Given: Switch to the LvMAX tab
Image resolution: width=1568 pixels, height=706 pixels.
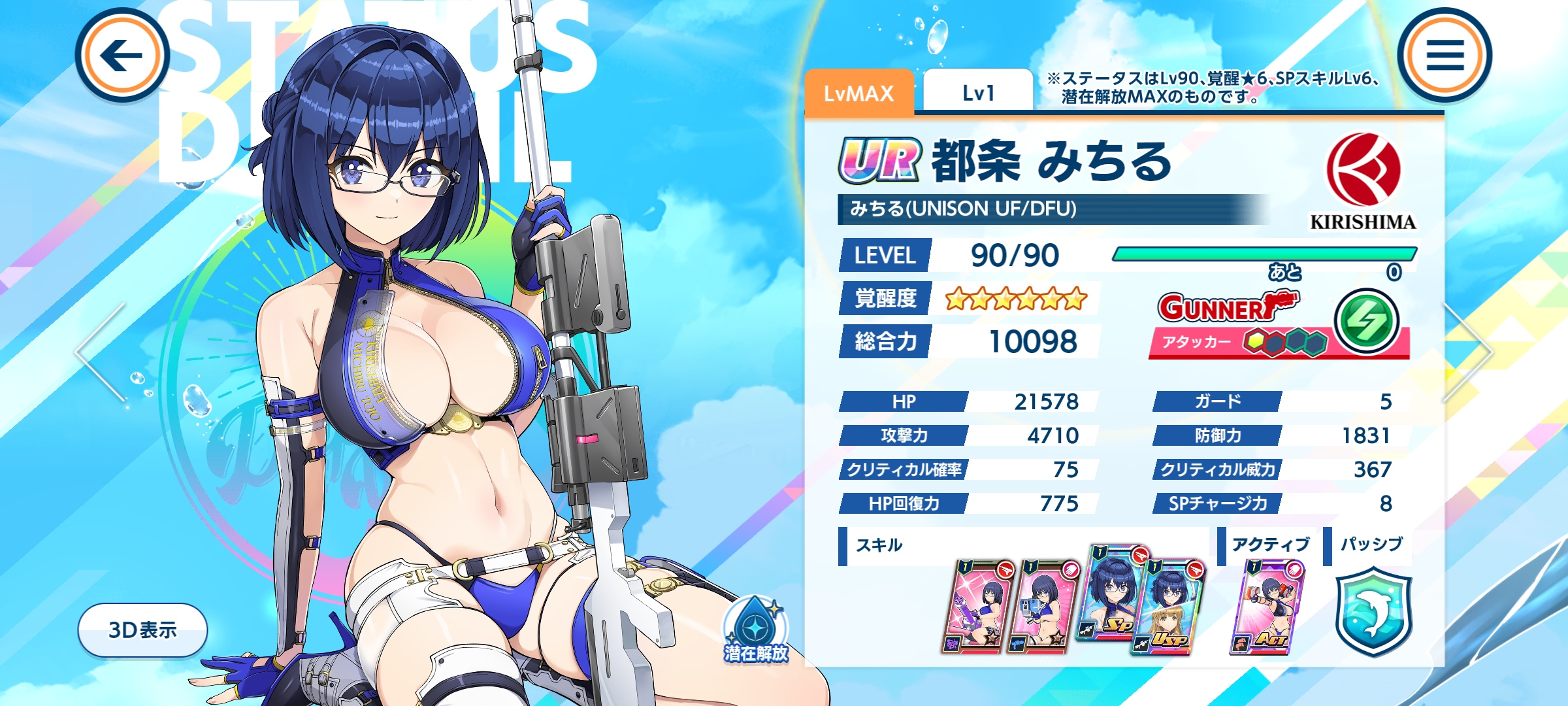Looking at the screenshot, I should click(x=858, y=94).
